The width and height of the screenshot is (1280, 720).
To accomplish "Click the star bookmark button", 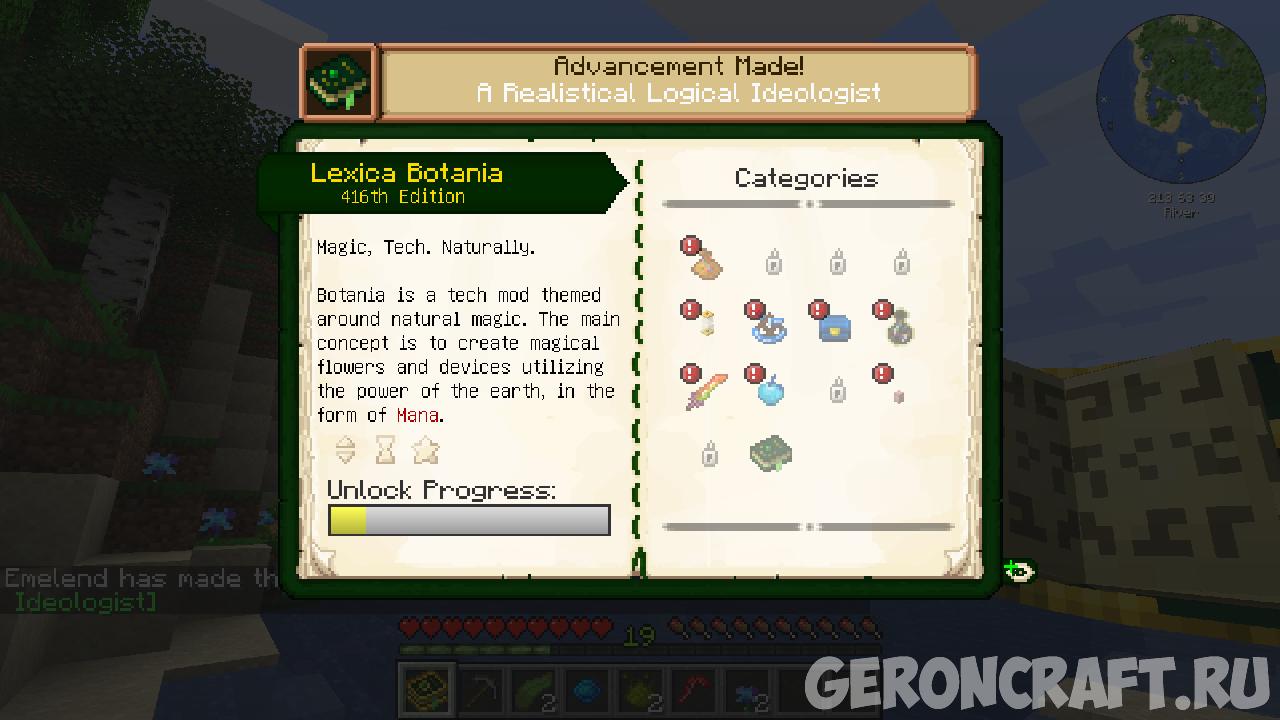I will pos(426,450).
